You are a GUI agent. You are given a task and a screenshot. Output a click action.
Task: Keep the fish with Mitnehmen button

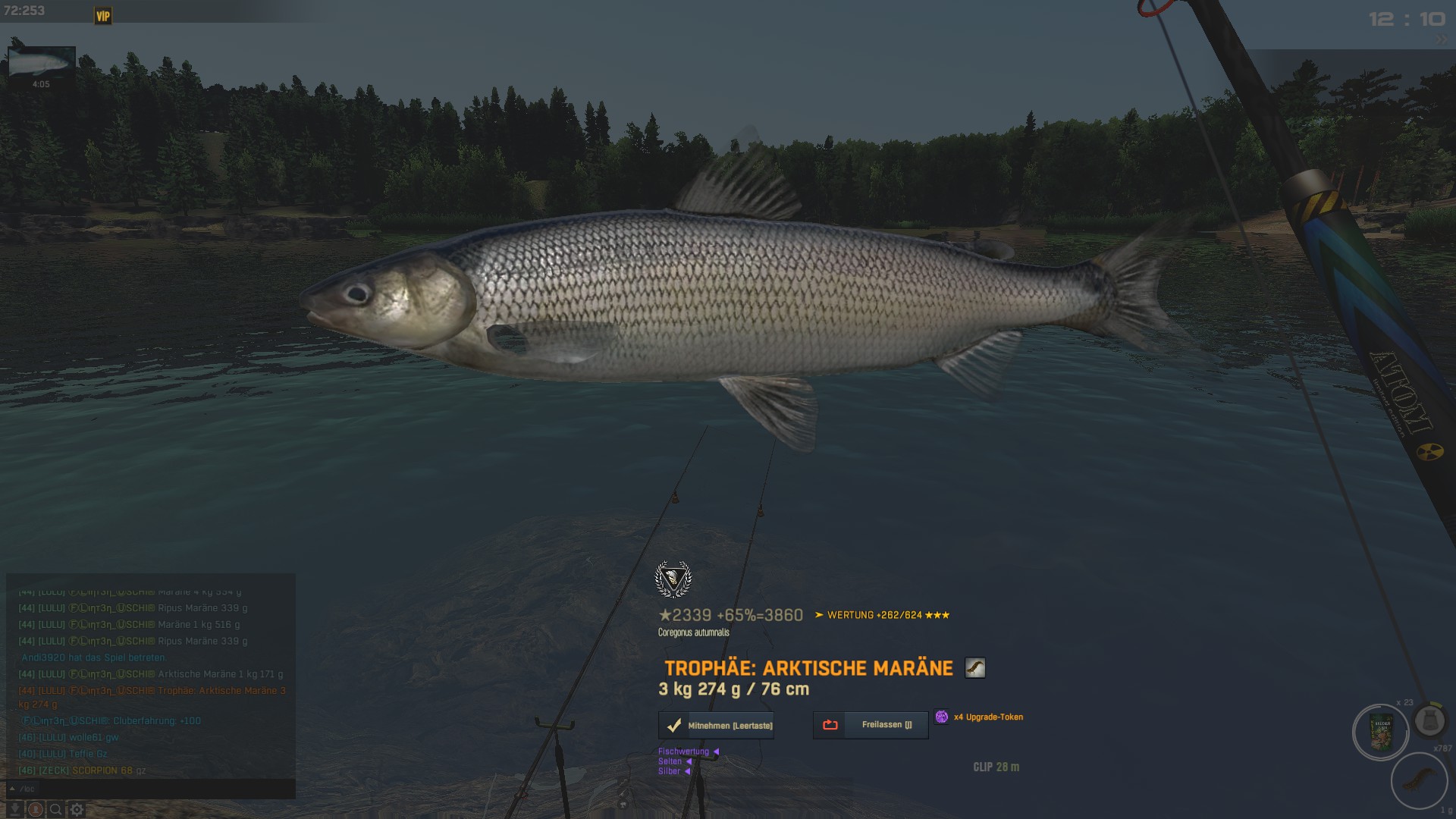tap(717, 726)
